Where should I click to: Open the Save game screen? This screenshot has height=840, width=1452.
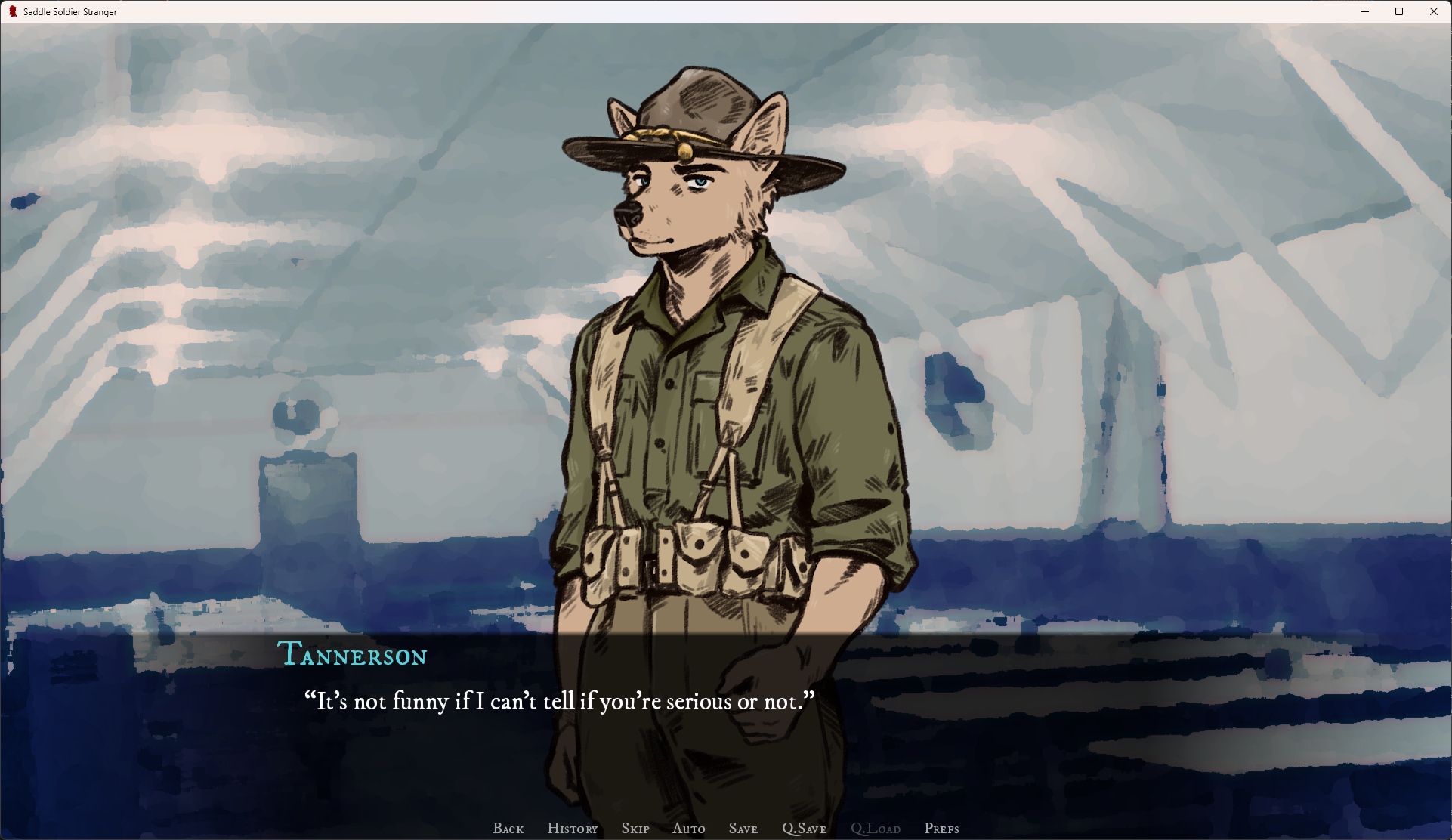(743, 829)
